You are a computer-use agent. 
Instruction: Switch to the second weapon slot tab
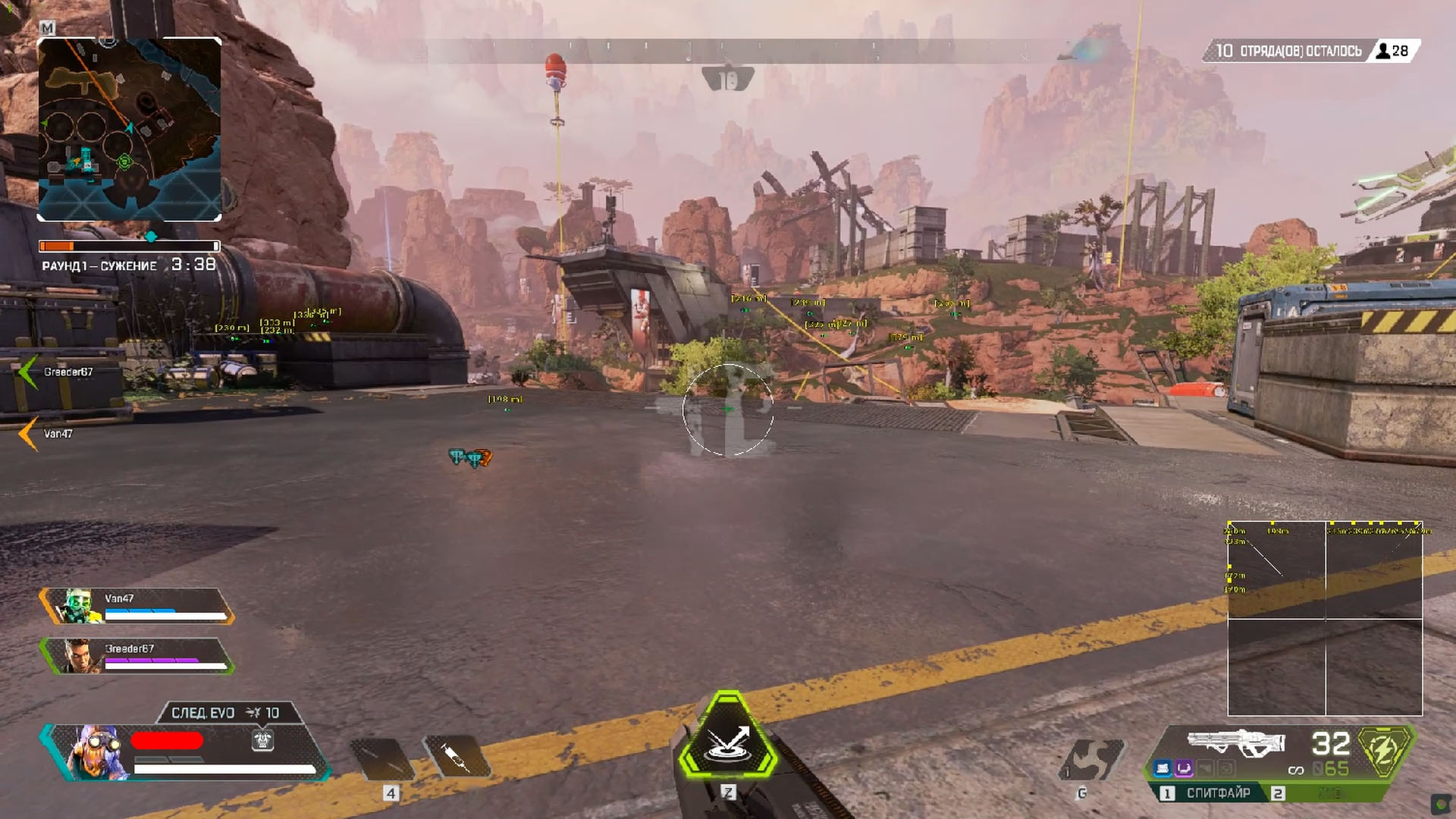pyautogui.click(x=1279, y=793)
